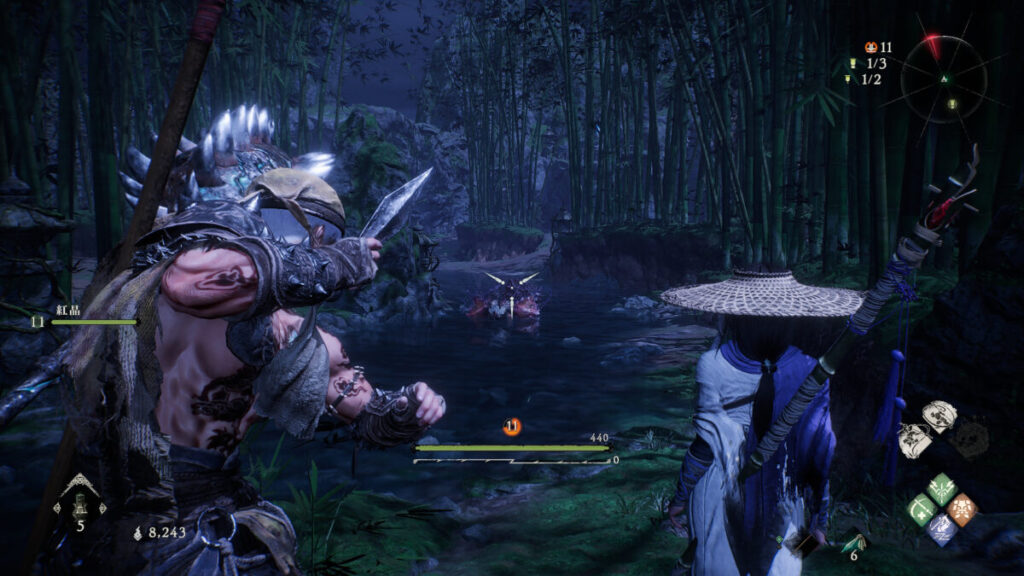Activate the green bow spell diamond
This screenshot has height=576, width=1024.
click(921, 509)
